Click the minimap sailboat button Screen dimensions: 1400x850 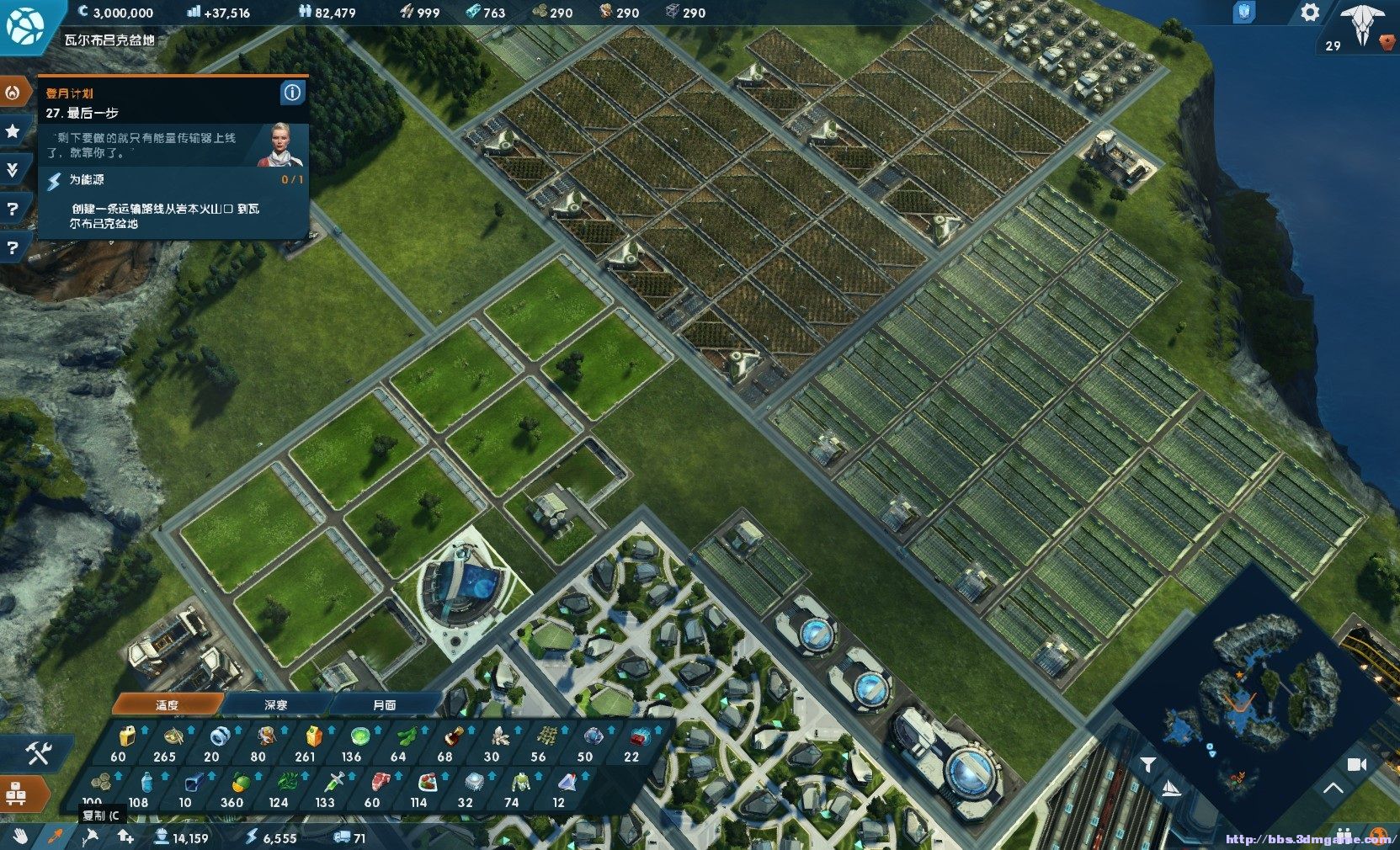tap(1170, 789)
